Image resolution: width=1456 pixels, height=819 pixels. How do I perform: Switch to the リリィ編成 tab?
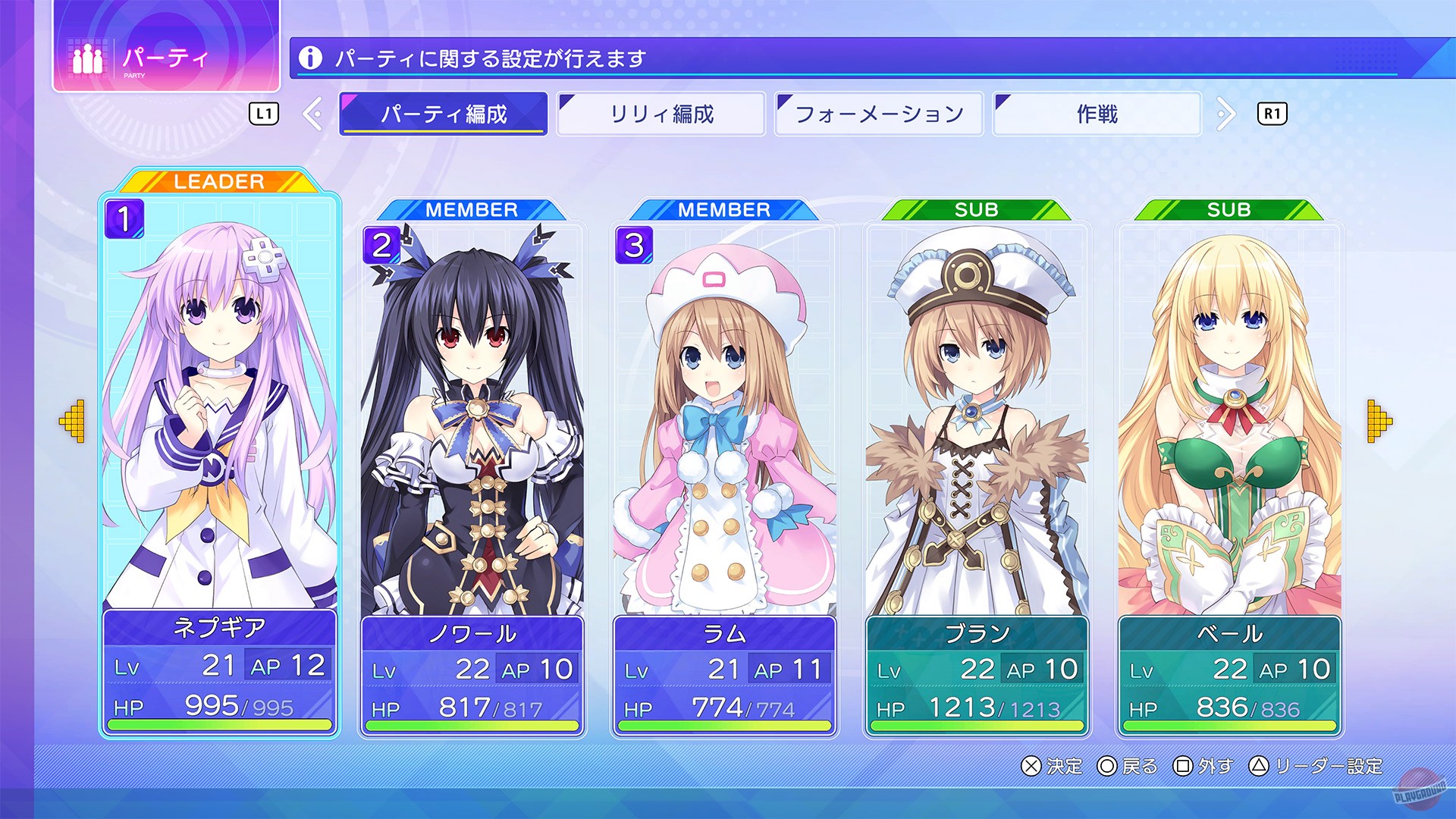(x=661, y=113)
